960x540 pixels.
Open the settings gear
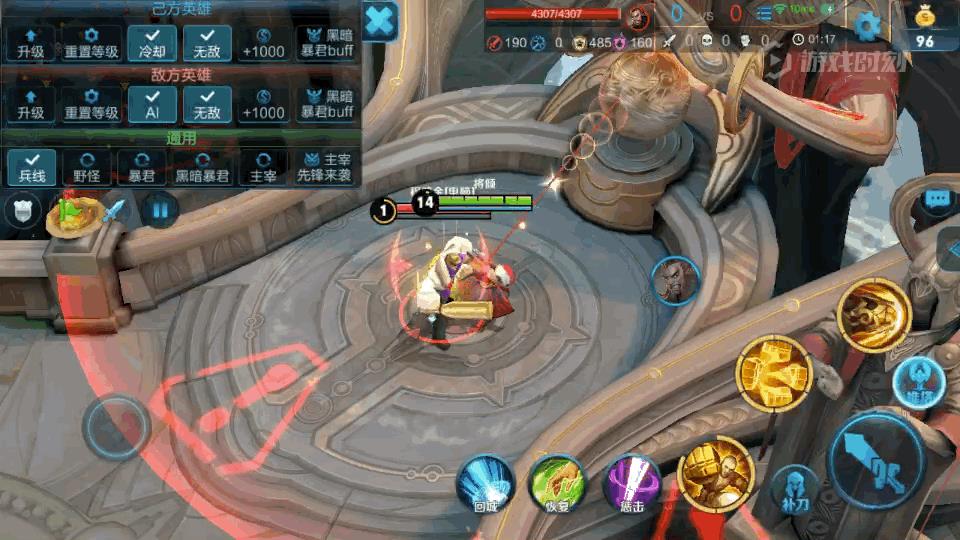(867, 27)
